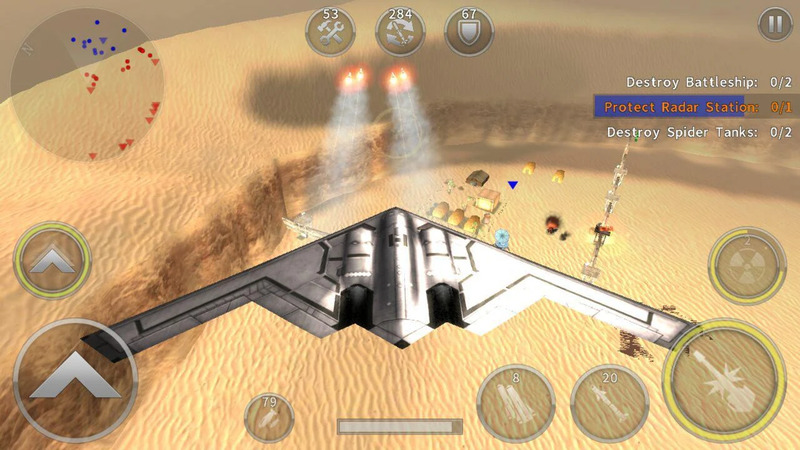800x450 pixels.
Task: Tap the shield icon showing 67
Action: [x=467, y=32]
